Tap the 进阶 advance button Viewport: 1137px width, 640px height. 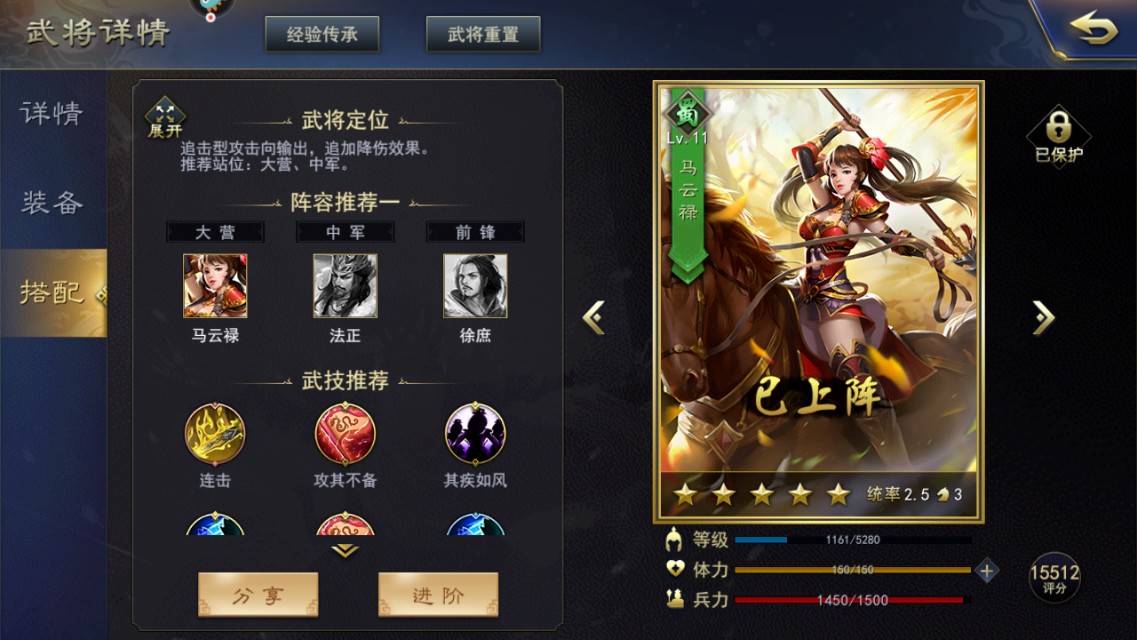pos(438,595)
